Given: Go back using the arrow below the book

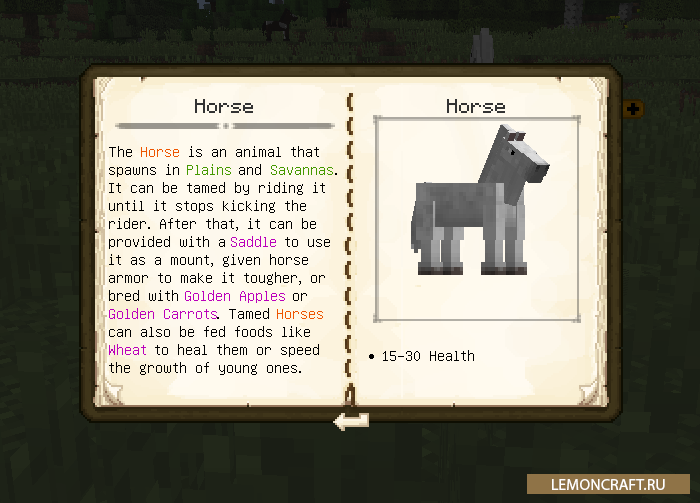Looking at the screenshot, I should pyautogui.click(x=351, y=422).
